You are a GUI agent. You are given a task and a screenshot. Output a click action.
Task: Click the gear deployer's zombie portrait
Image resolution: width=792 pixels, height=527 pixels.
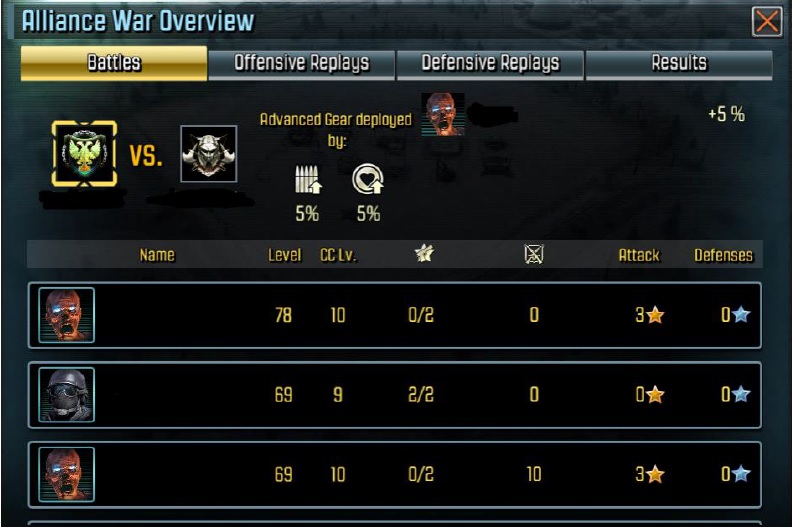tap(443, 114)
